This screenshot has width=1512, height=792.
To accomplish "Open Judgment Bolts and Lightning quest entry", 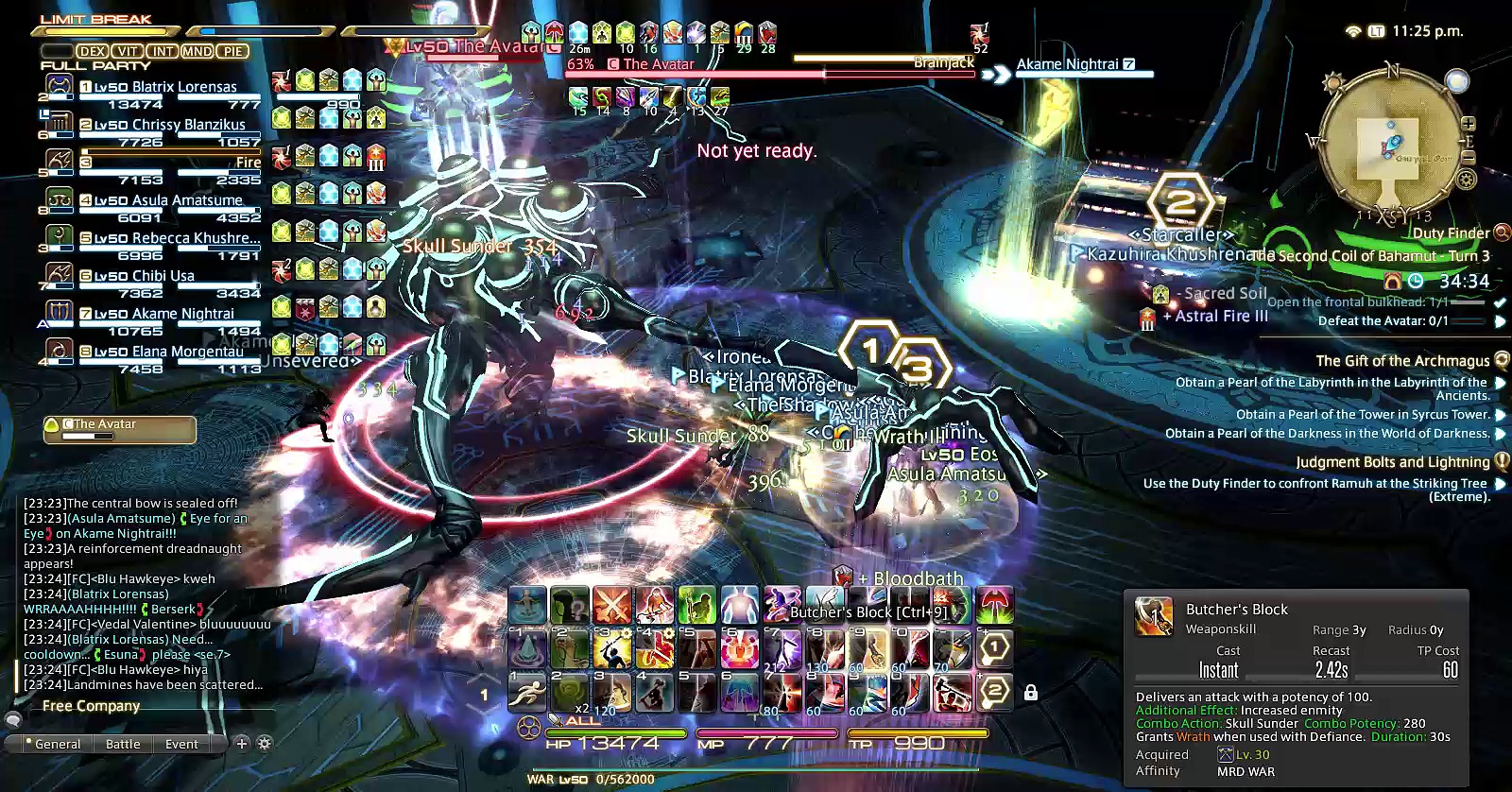I will pos(1392,462).
